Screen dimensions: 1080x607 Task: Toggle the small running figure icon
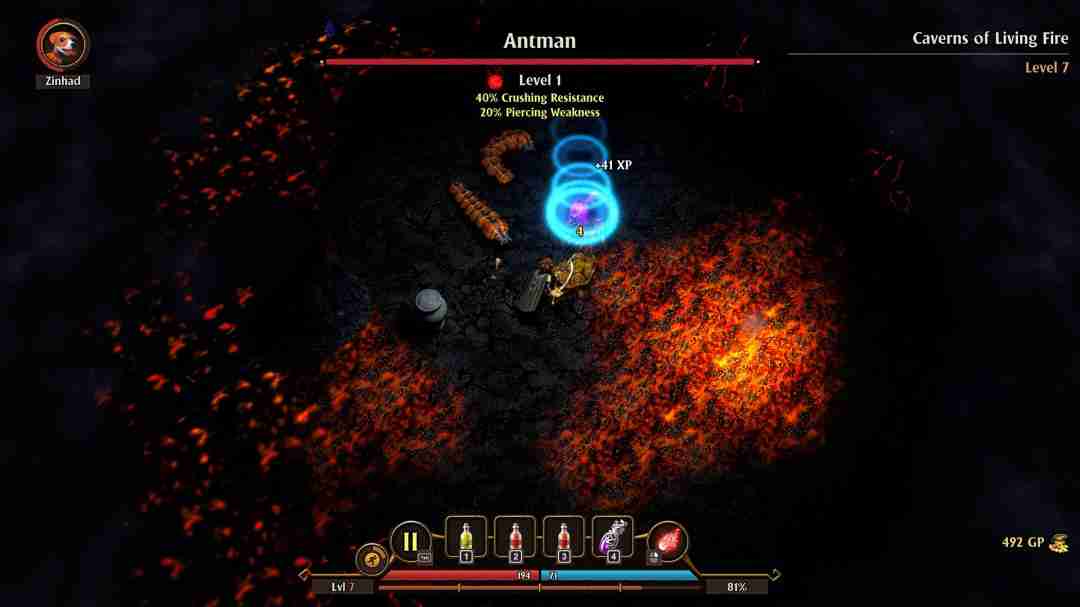372,560
